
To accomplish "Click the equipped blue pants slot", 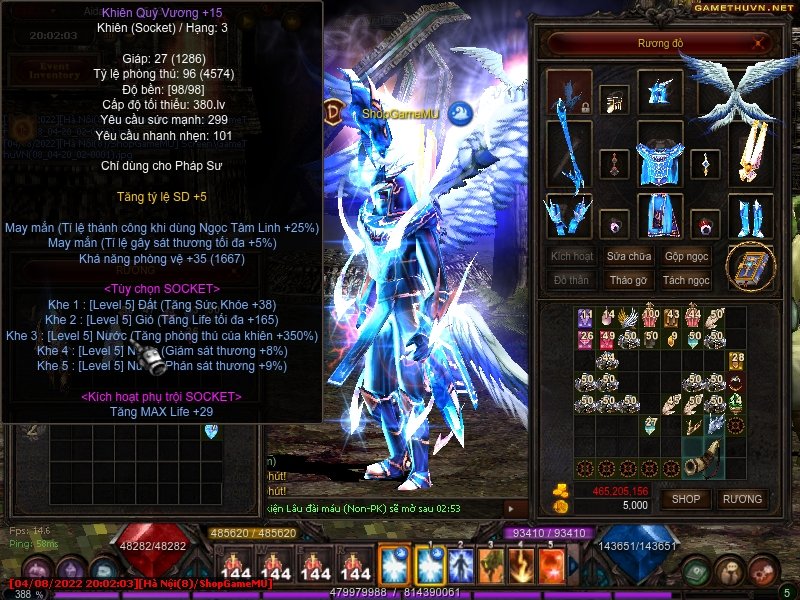I will click(660, 214).
